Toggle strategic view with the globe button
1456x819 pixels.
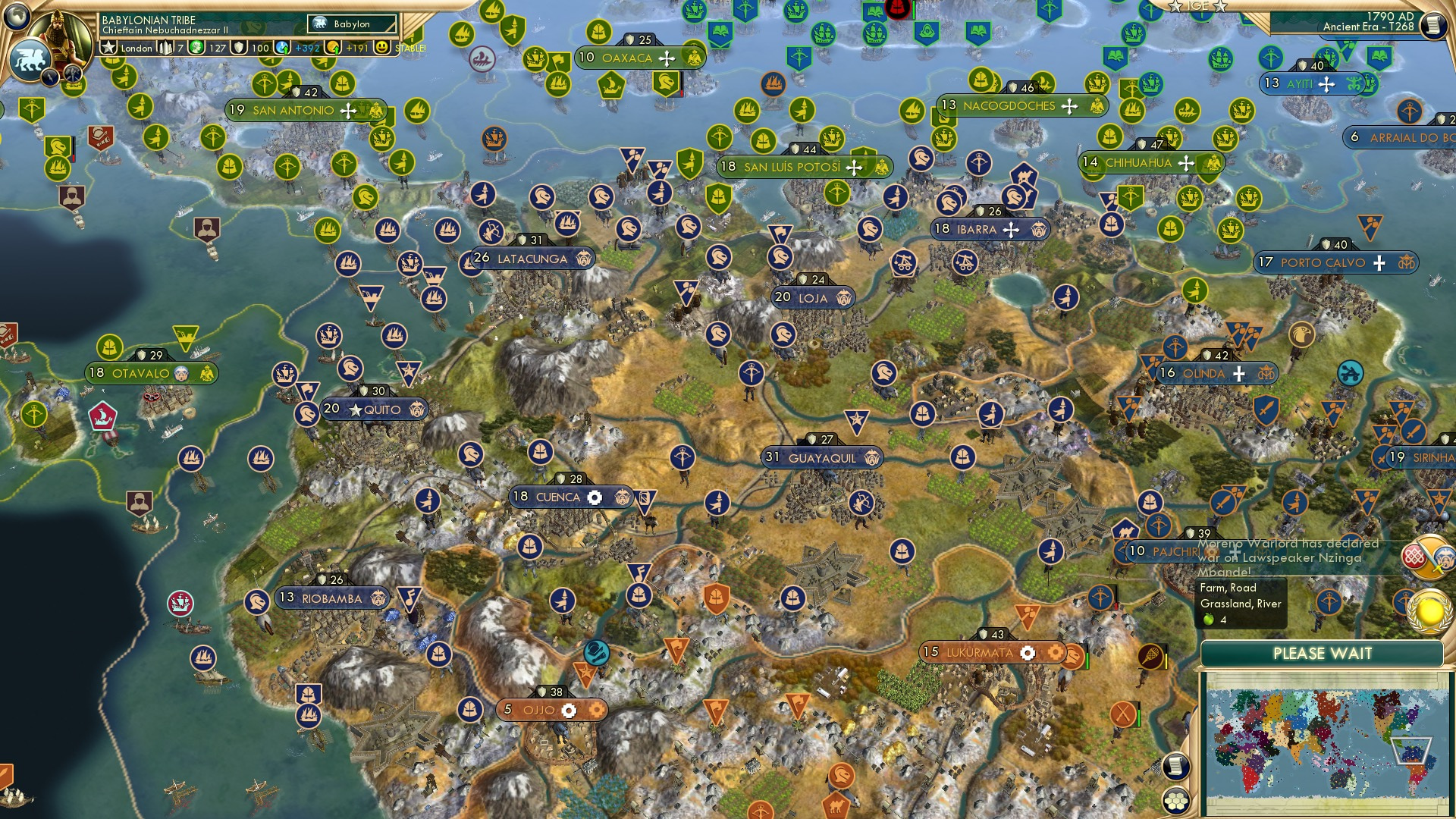pyautogui.click(x=17, y=17)
